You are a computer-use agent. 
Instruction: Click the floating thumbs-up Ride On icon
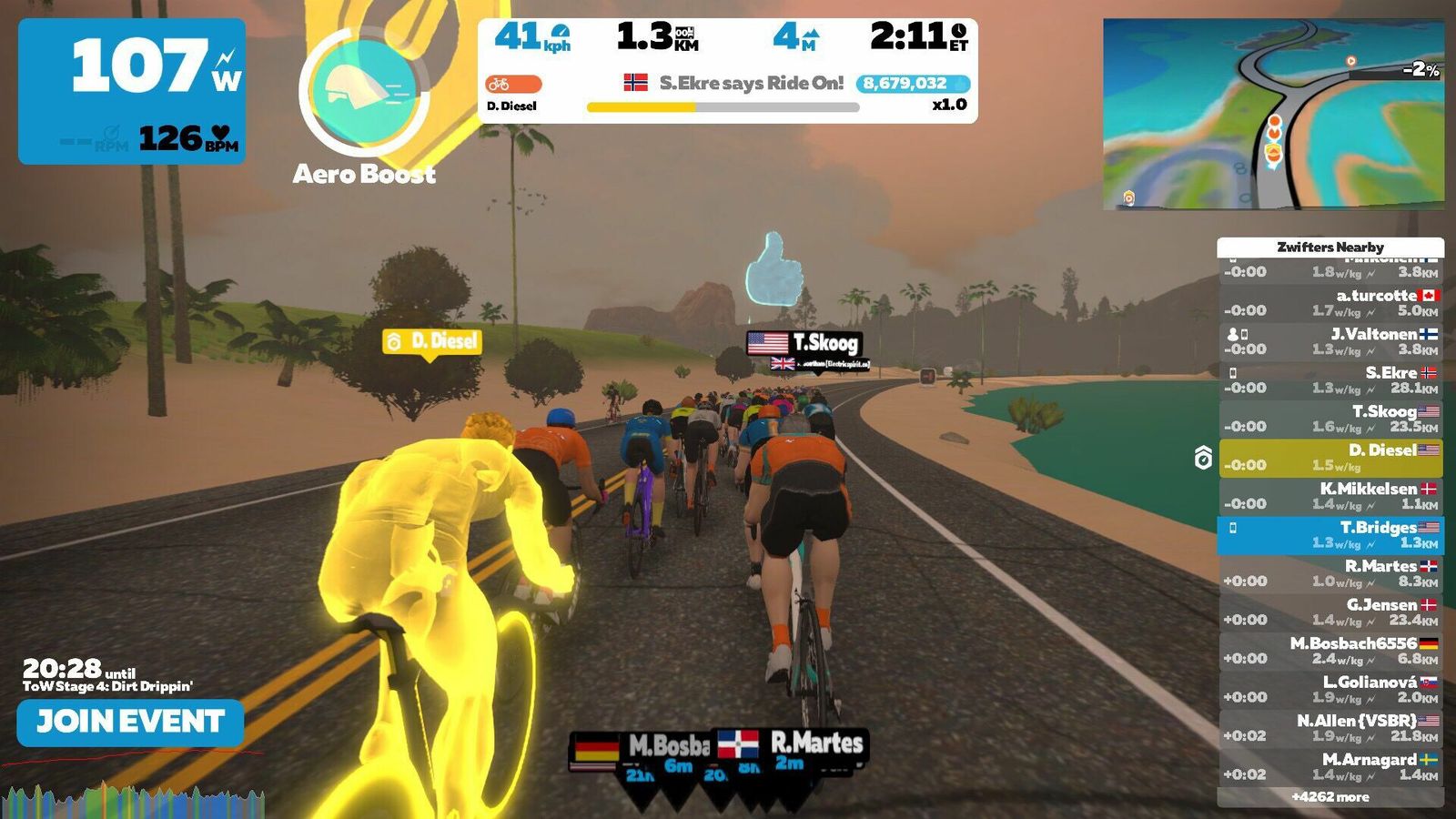[774, 268]
